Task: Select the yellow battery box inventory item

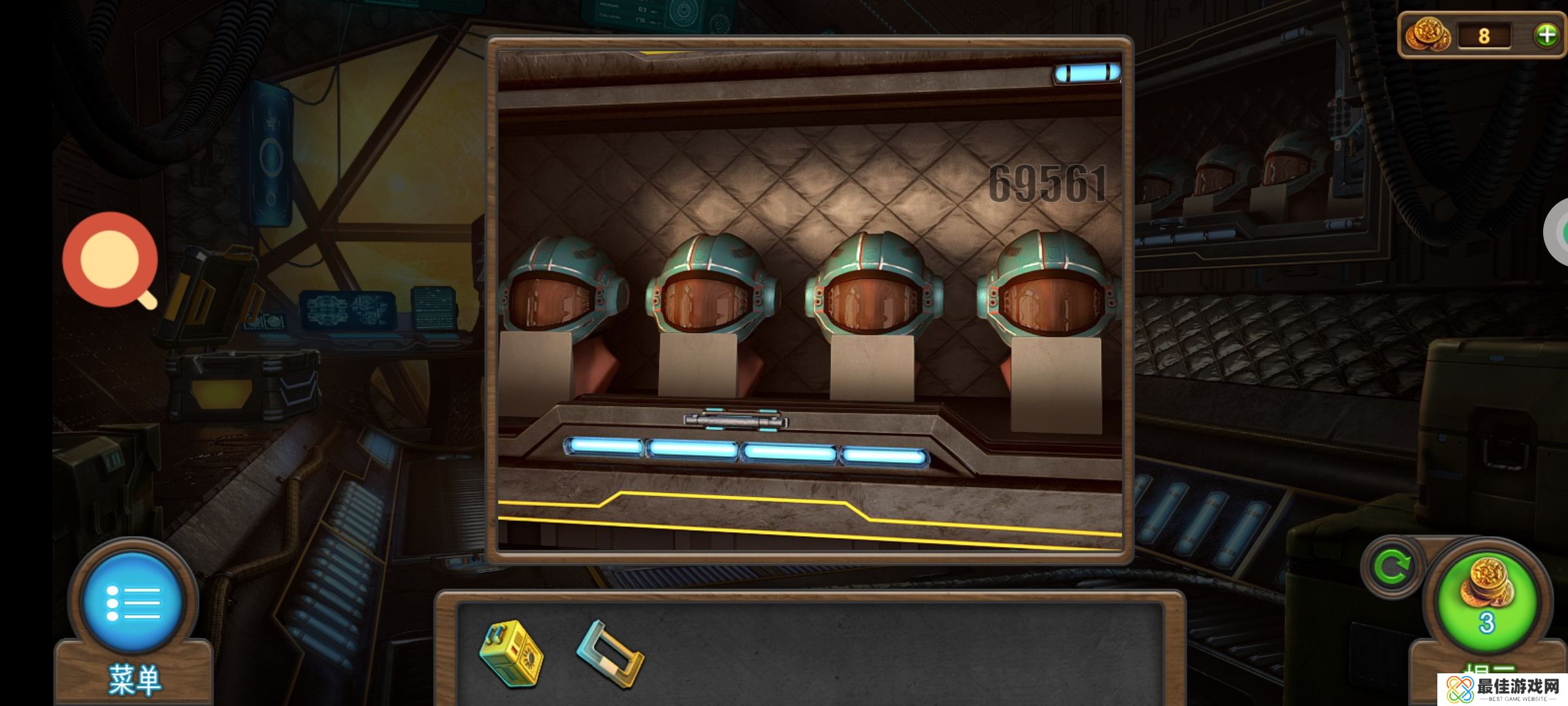Action: 511,654
